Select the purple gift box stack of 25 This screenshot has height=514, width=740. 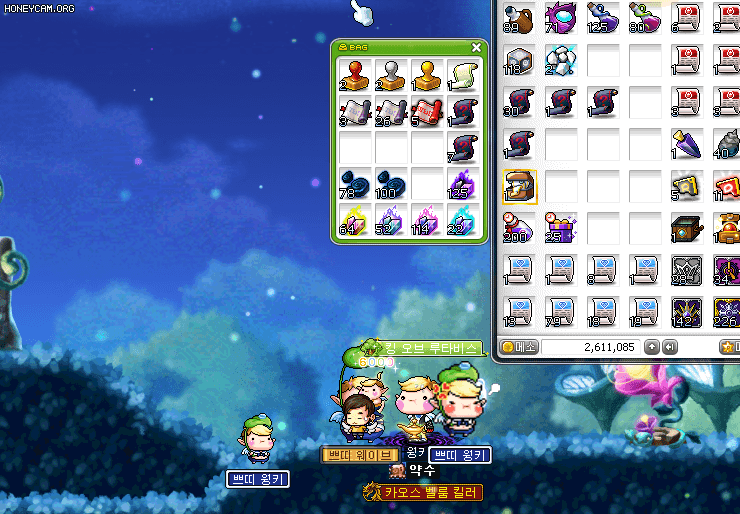pyautogui.click(x=562, y=229)
